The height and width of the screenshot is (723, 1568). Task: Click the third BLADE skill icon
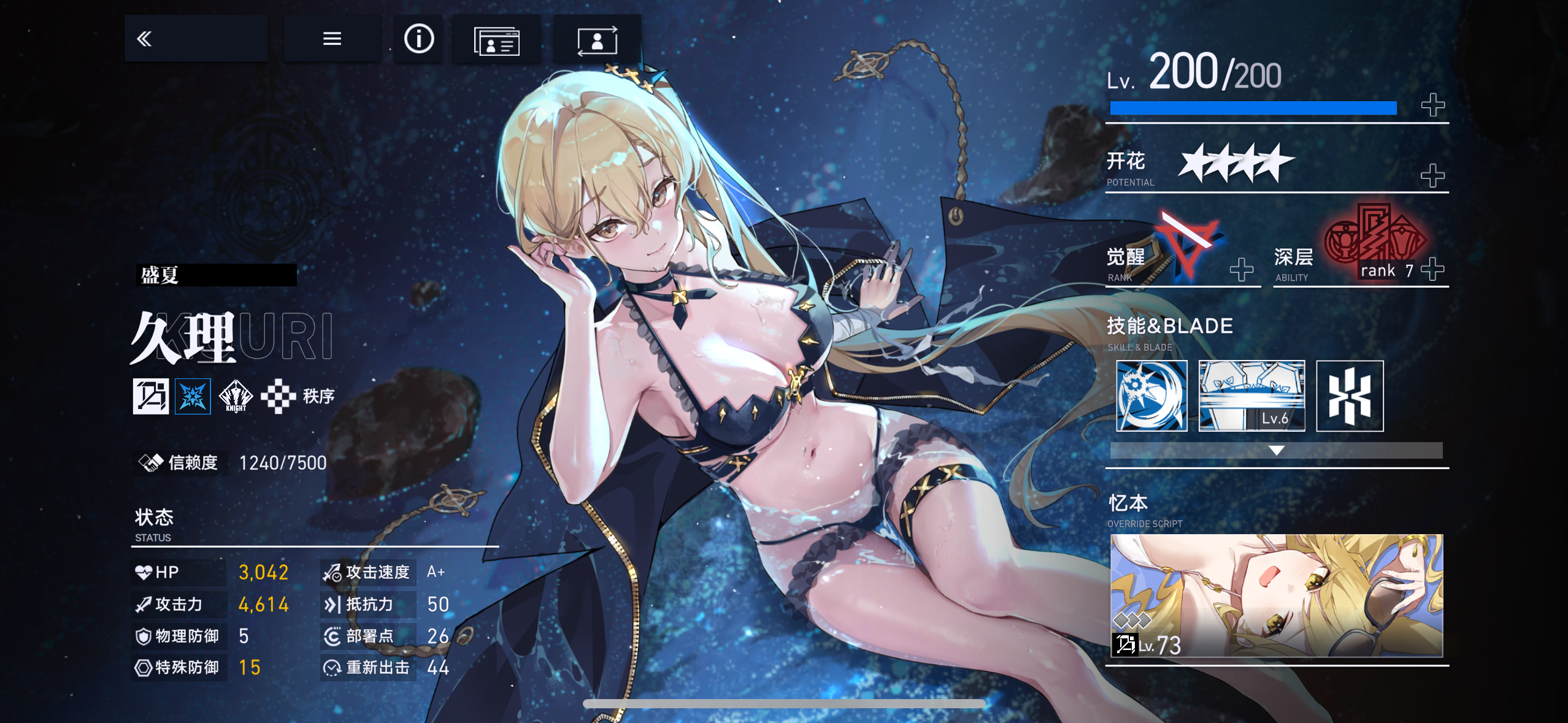click(x=1350, y=396)
